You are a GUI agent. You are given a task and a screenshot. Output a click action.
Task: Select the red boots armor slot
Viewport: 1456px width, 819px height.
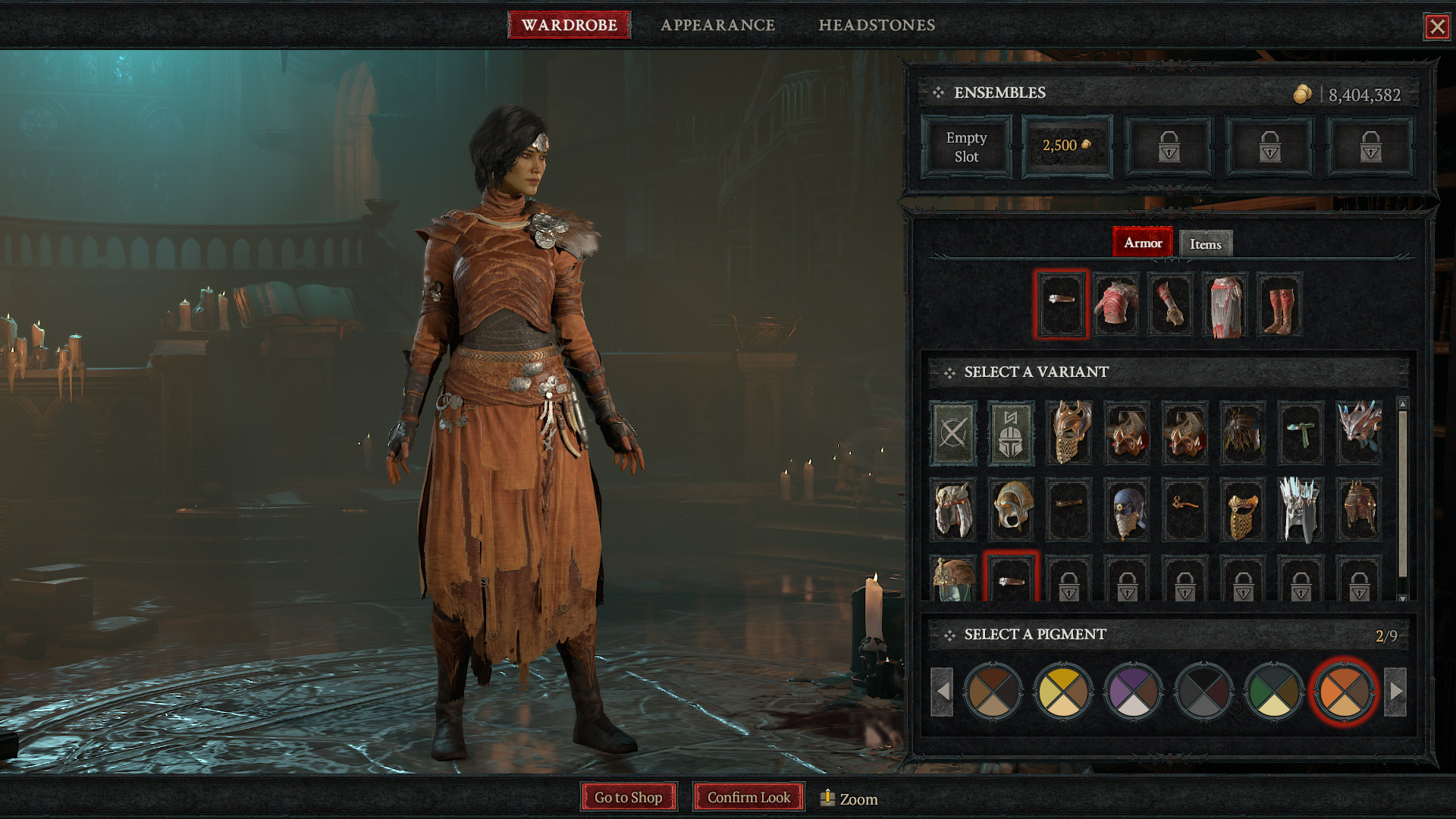point(1279,304)
